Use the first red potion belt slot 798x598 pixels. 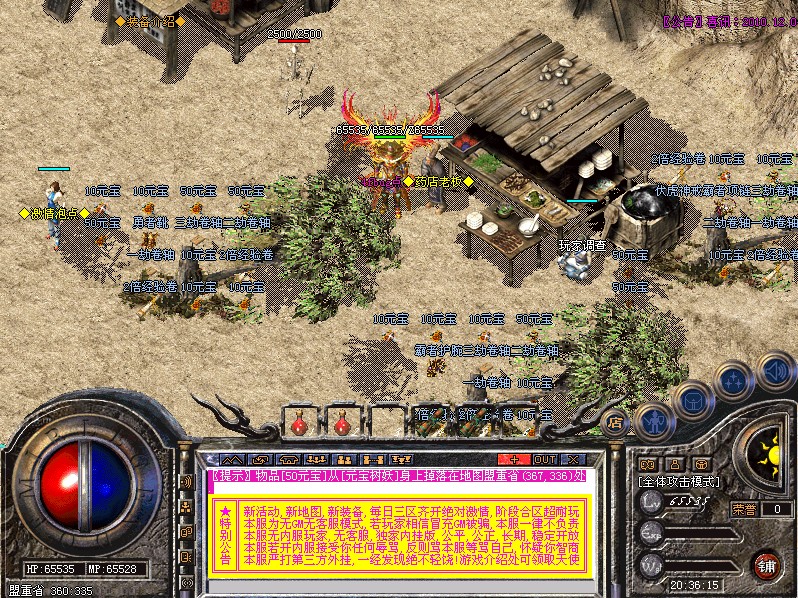tap(299, 424)
